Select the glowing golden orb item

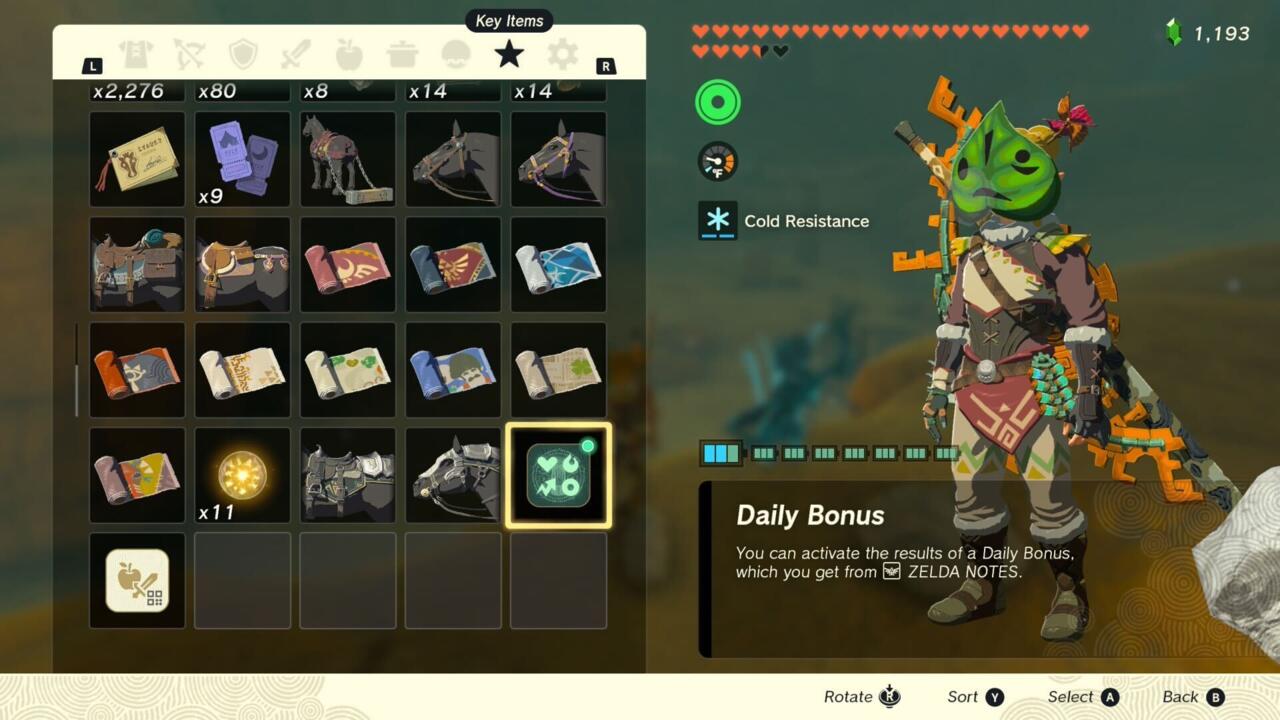[x=242, y=475]
